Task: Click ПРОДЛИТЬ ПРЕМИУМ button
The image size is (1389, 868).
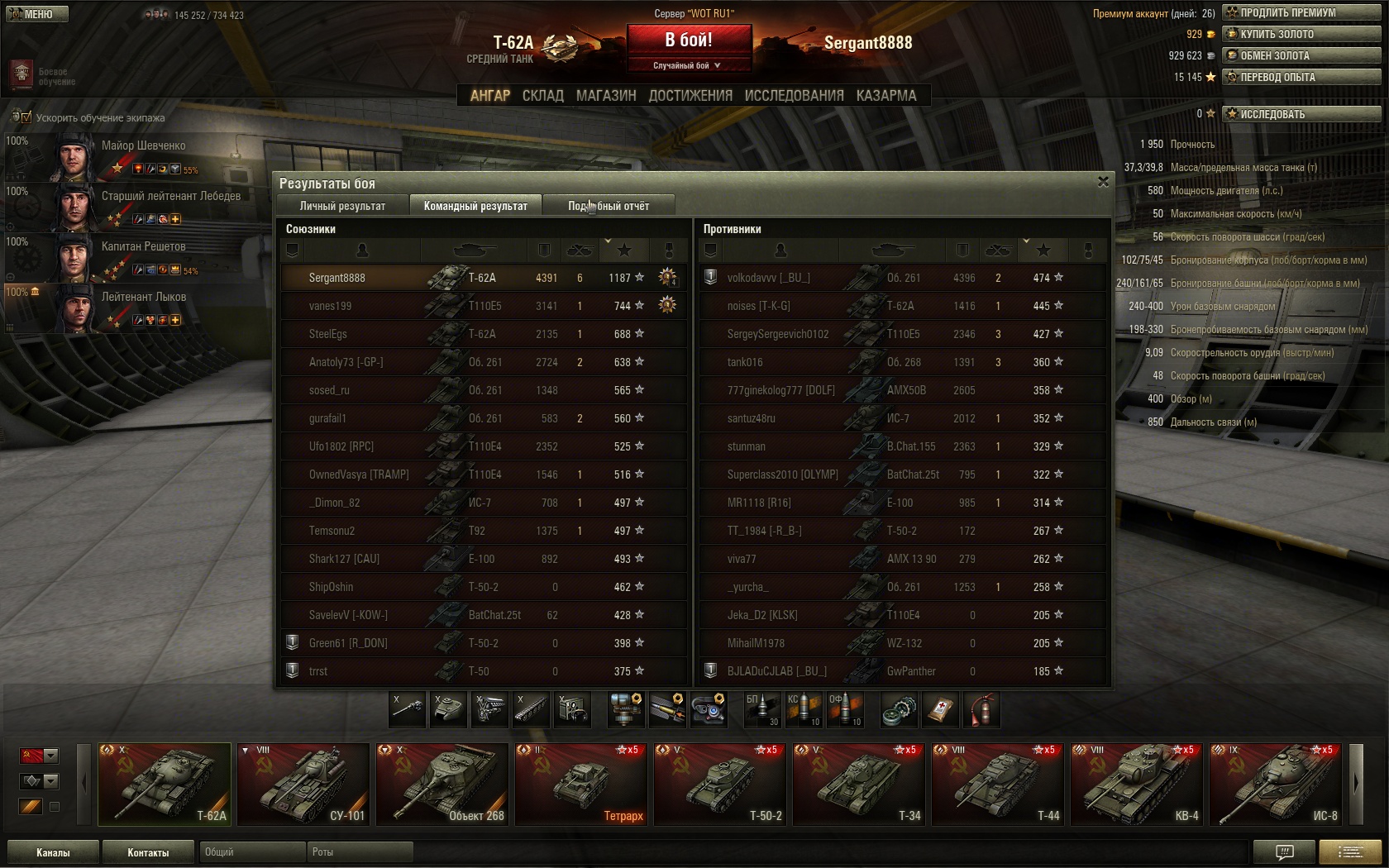Action: pyautogui.click(x=1301, y=12)
